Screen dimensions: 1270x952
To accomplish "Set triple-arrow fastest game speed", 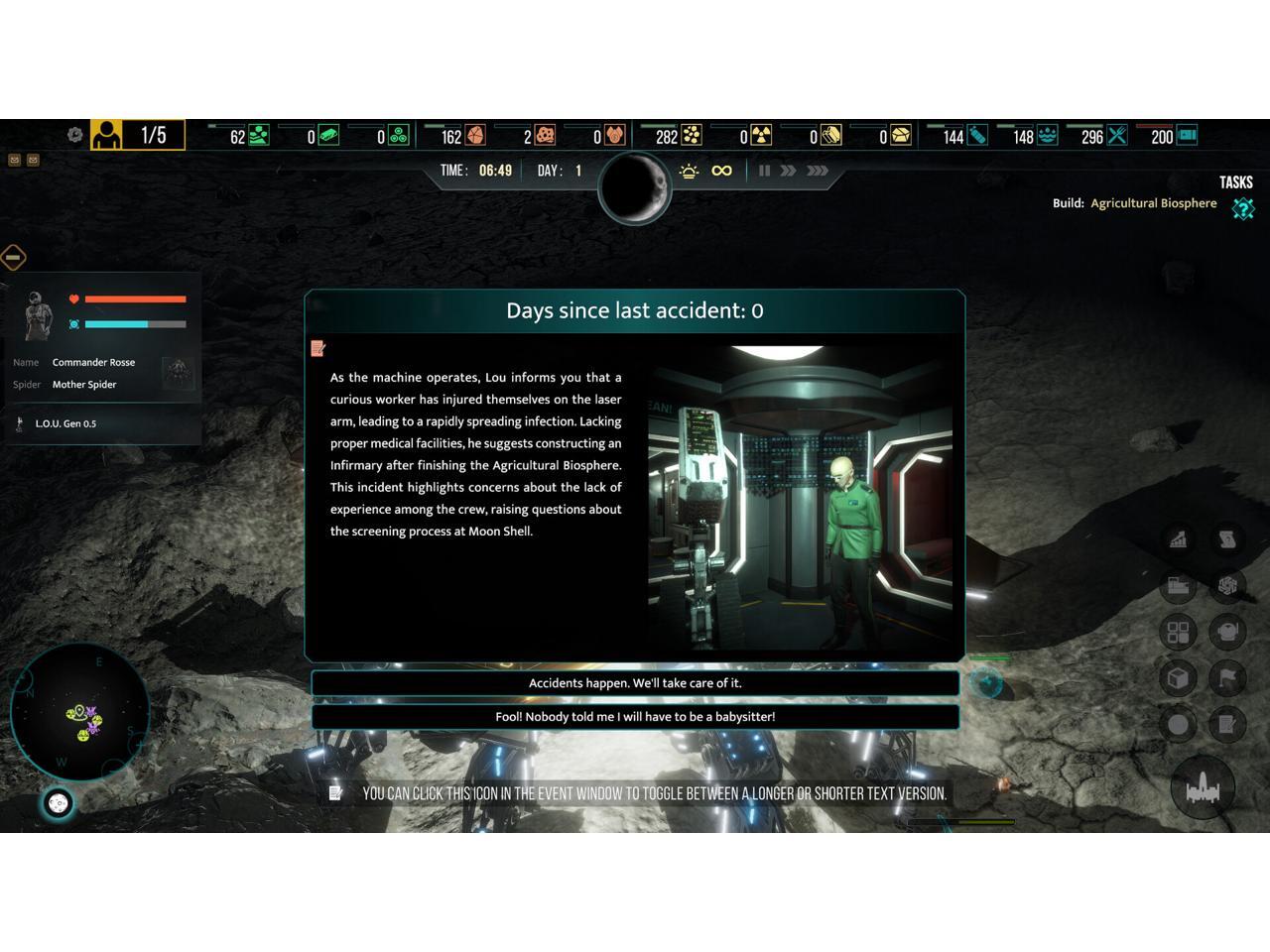I will pyautogui.click(x=818, y=171).
